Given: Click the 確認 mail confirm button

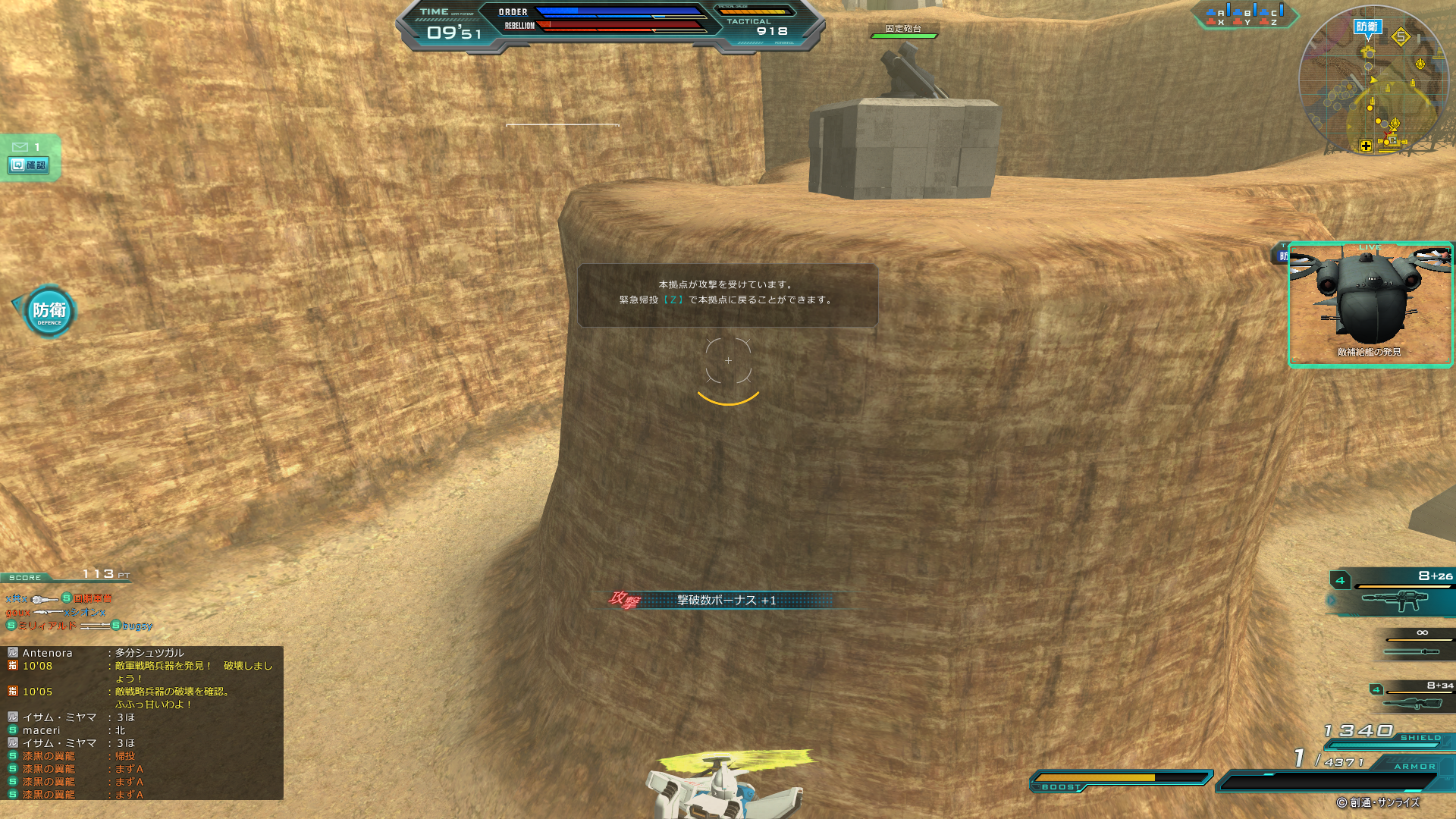Looking at the screenshot, I should [29, 165].
